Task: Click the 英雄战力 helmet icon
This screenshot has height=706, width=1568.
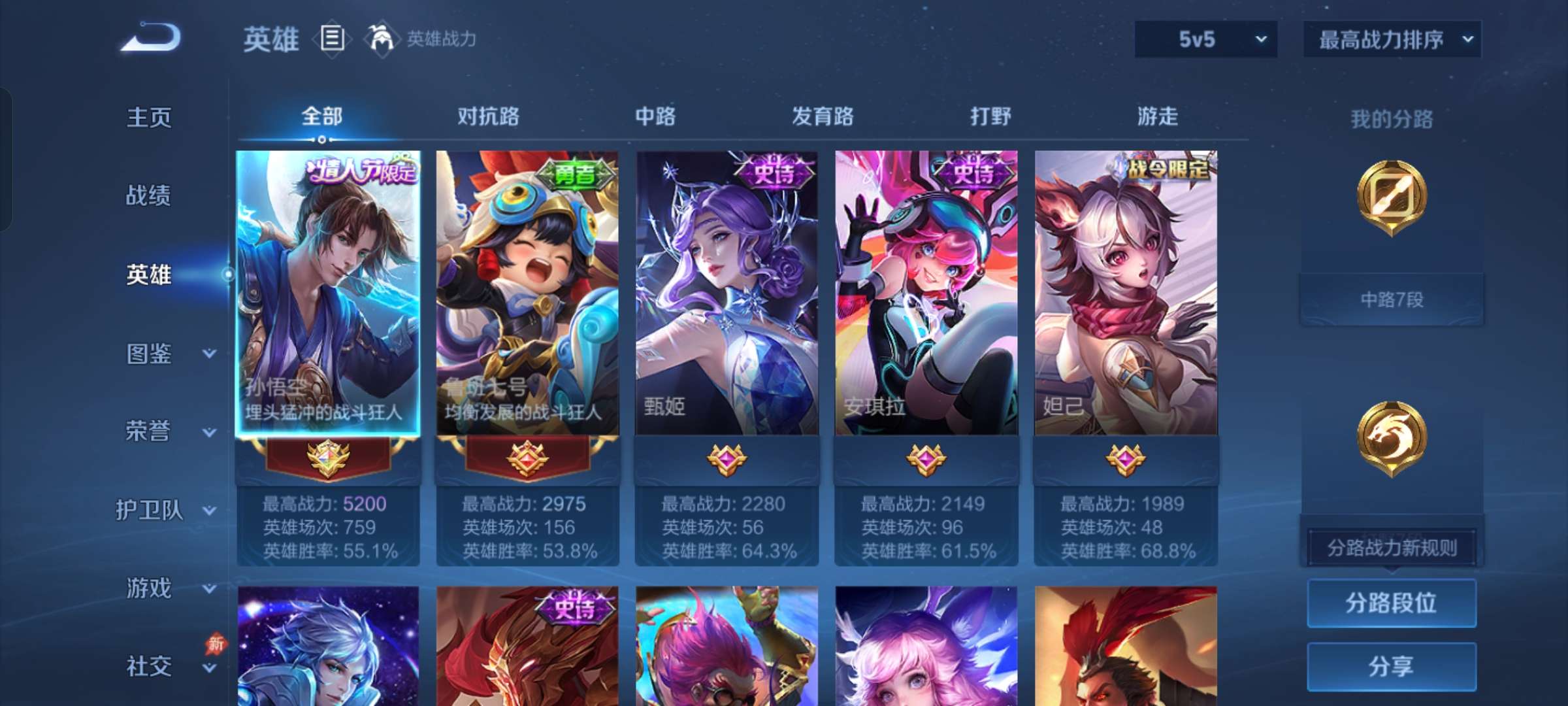Action: pyautogui.click(x=381, y=39)
